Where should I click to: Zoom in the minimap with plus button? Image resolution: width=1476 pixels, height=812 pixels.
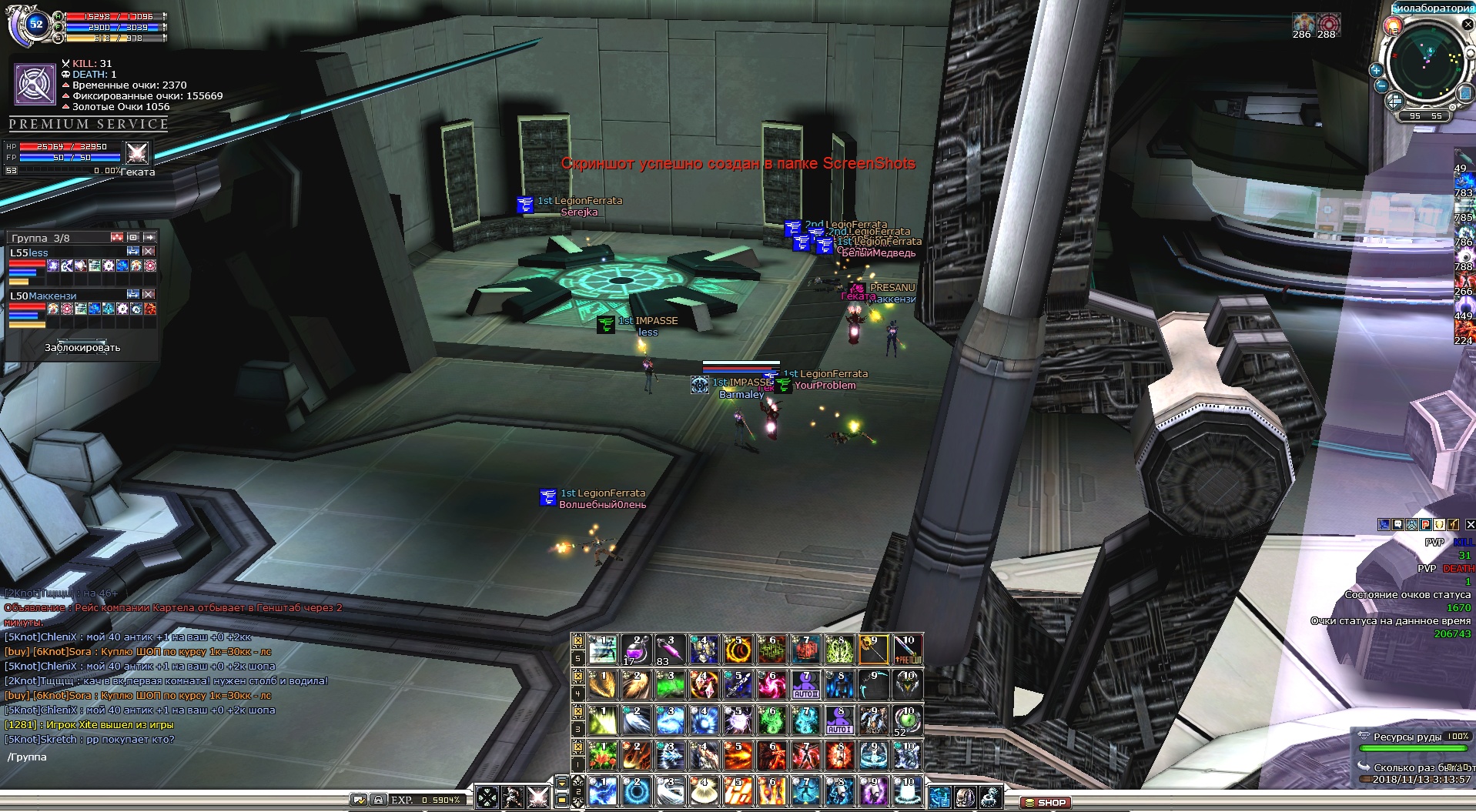click(1377, 70)
